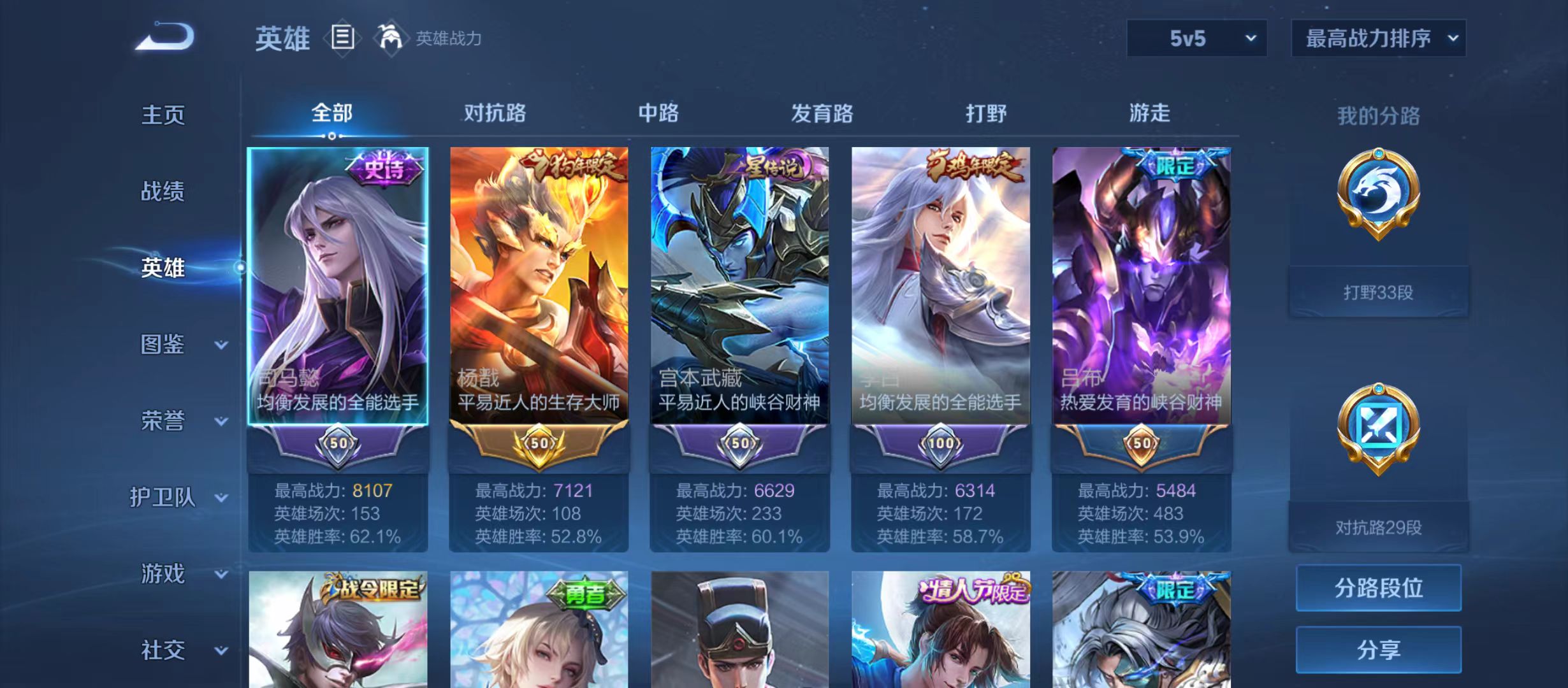This screenshot has width=1568, height=688.
Task: Open the 5v5 mode dropdown
Action: click(x=1197, y=38)
